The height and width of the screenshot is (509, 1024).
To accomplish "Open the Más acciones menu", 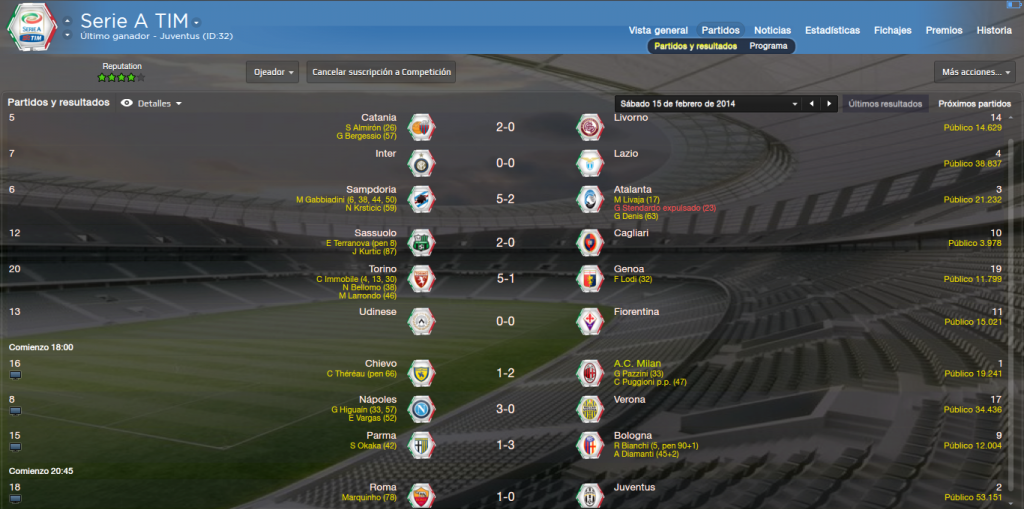I will pos(974,72).
